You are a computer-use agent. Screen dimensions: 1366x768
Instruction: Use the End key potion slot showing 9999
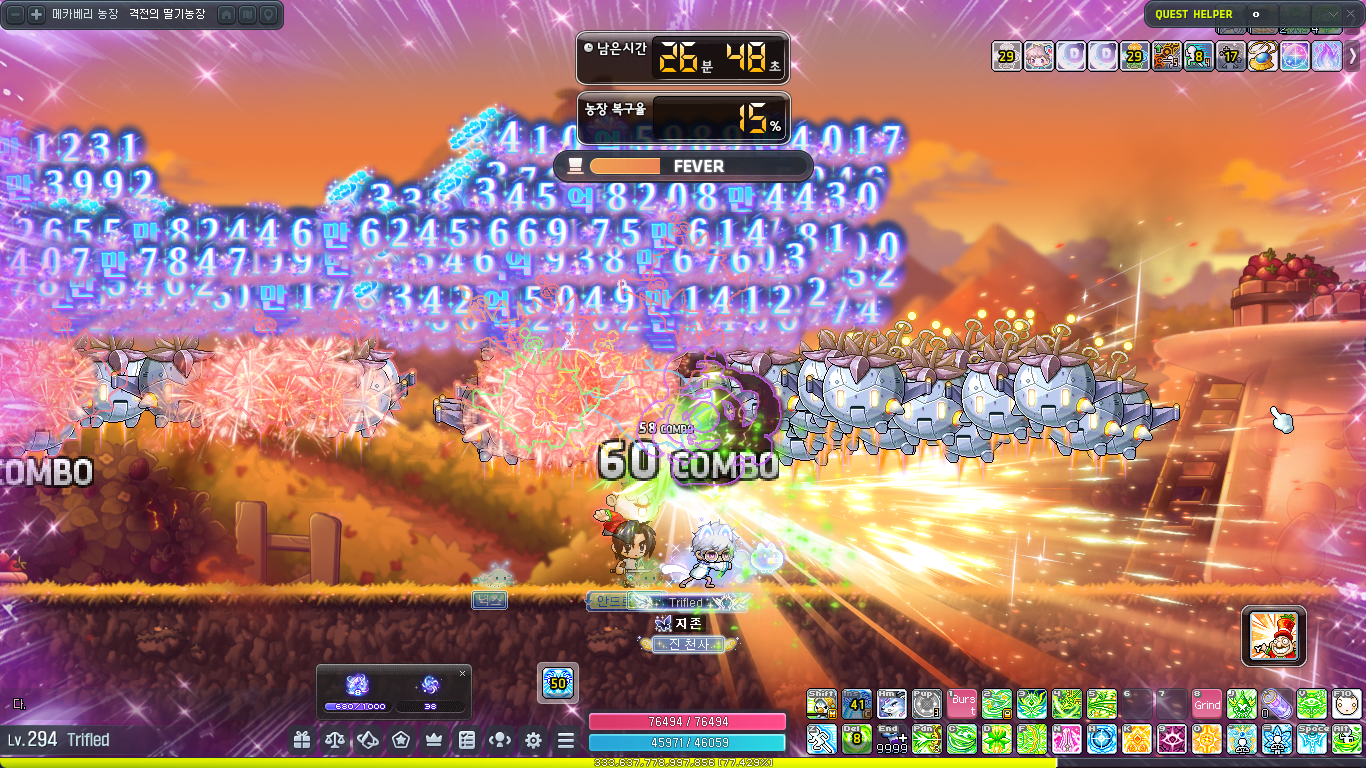click(x=892, y=739)
